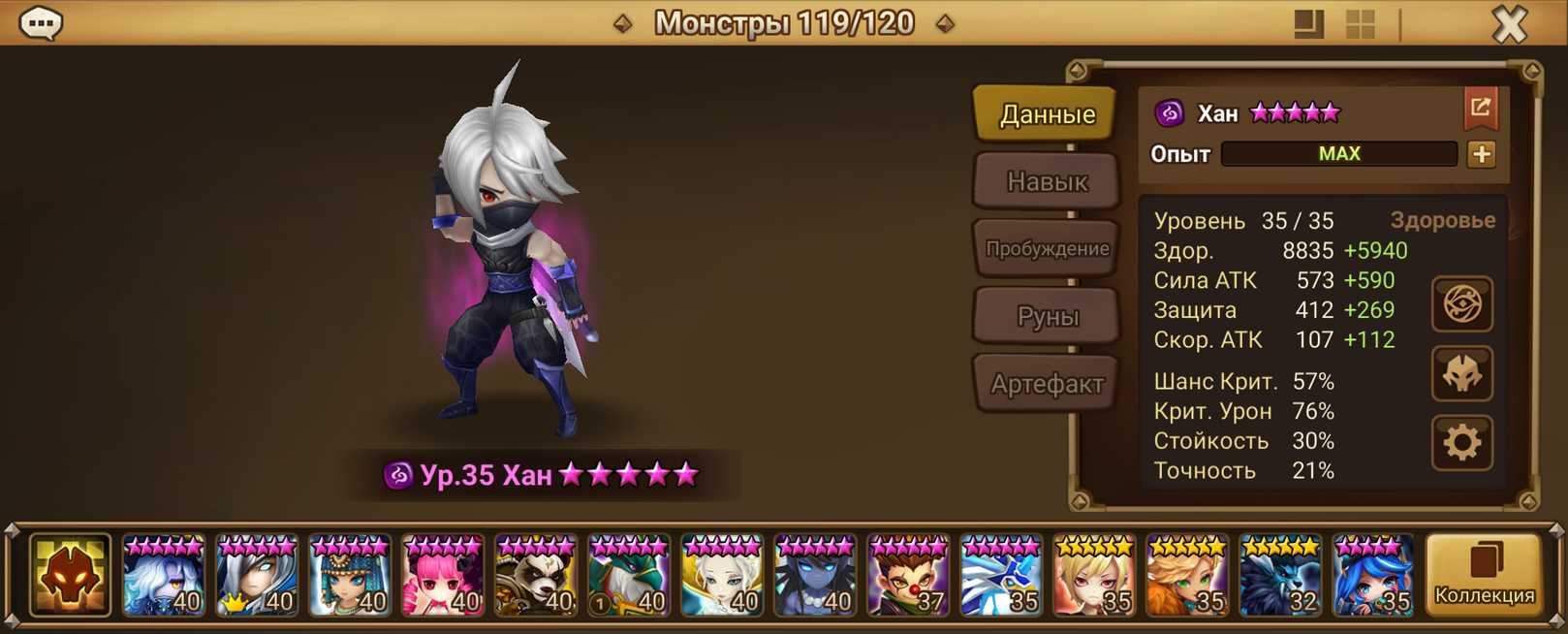
Task: Open the Навык tab
Action: pyautogui.click(x=1047, y=181)
